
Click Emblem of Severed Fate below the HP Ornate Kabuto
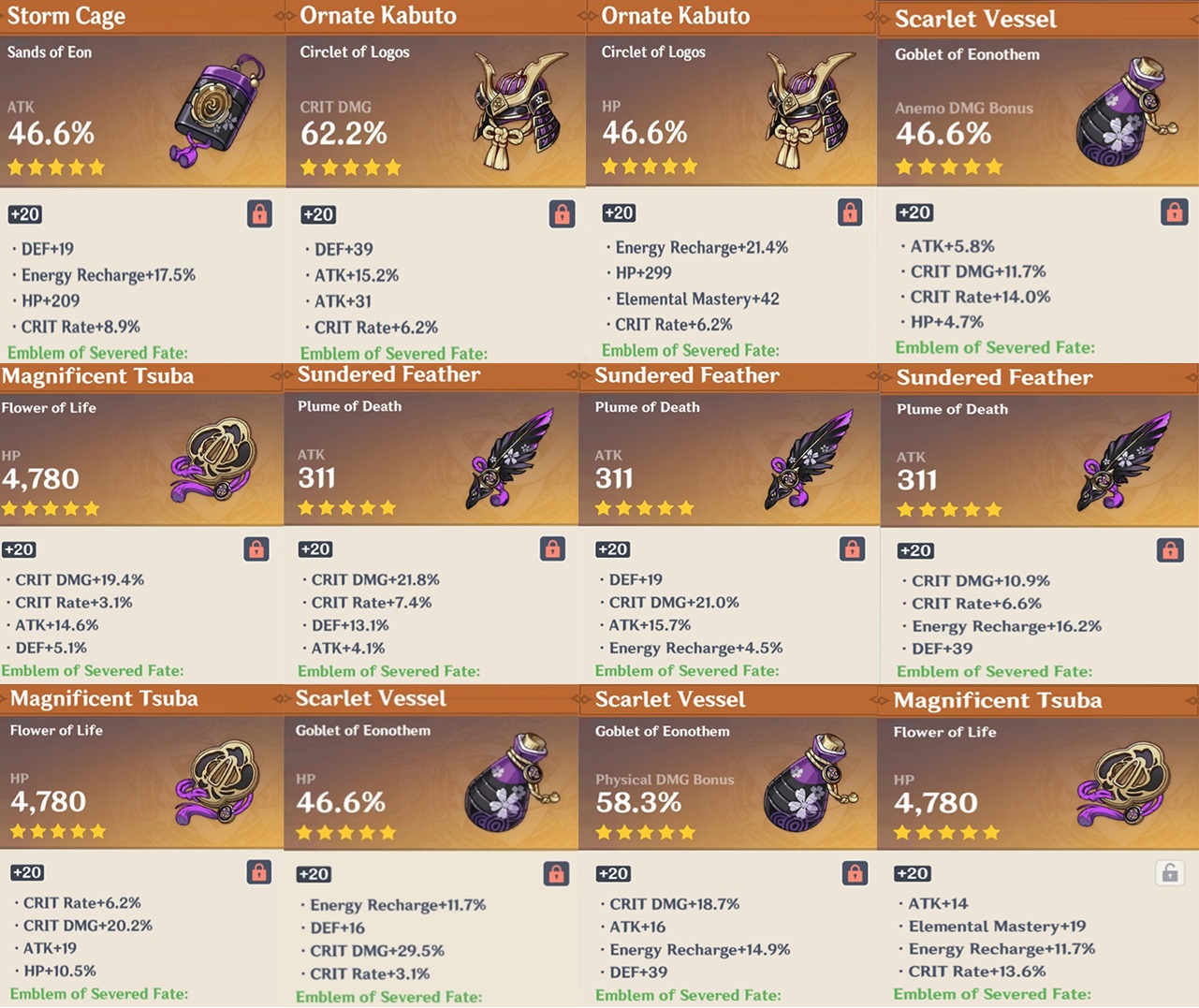(691, 350)
